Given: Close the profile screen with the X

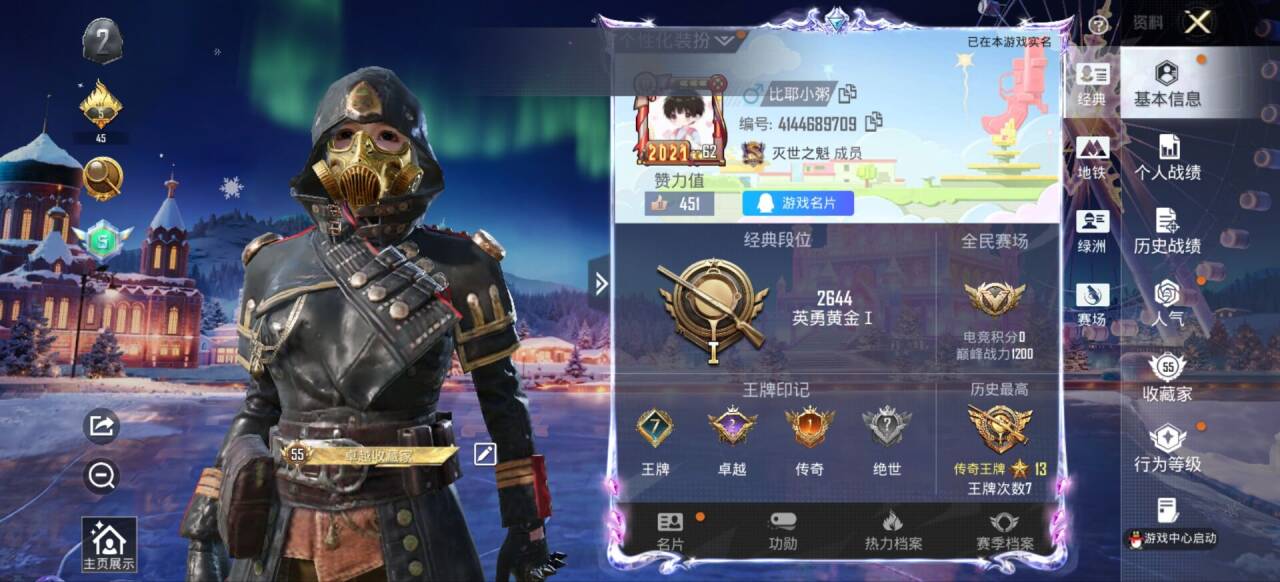Looking at the screenshot, I should click(1197, 23).
